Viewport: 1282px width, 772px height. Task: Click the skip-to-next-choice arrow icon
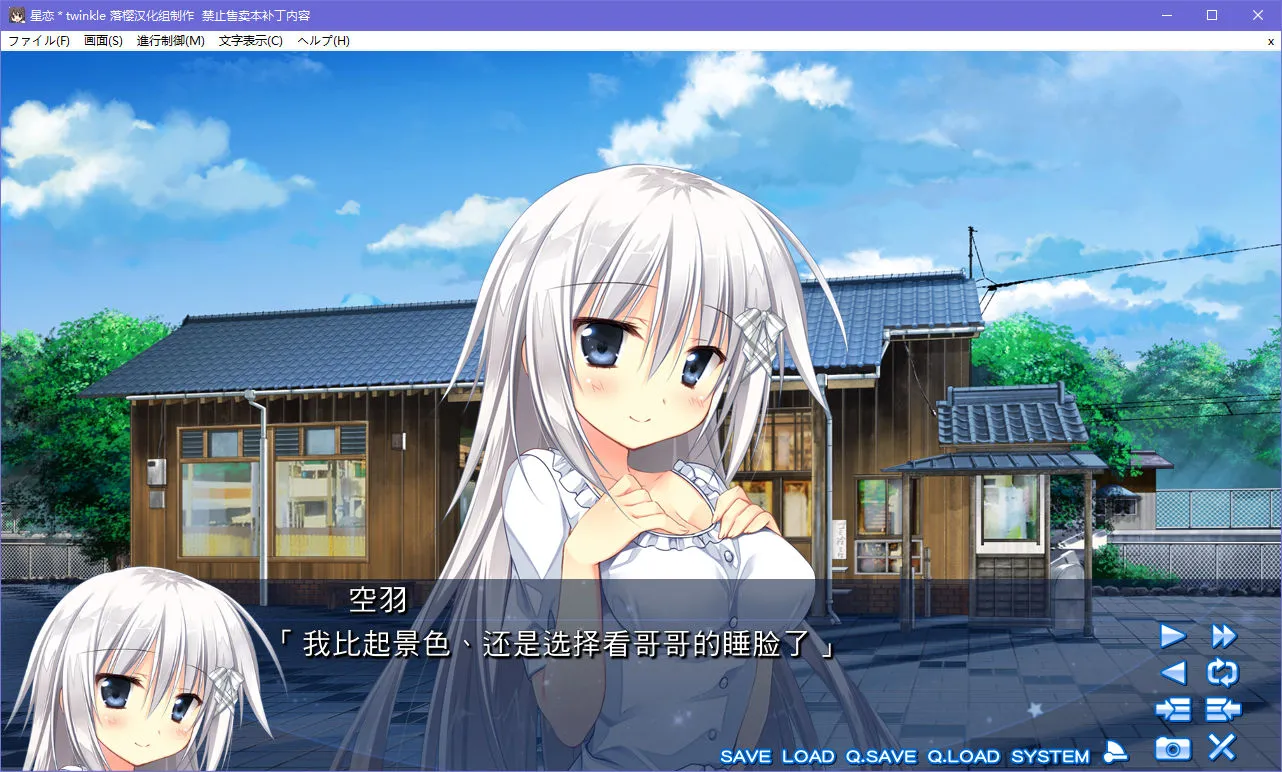1172,709
